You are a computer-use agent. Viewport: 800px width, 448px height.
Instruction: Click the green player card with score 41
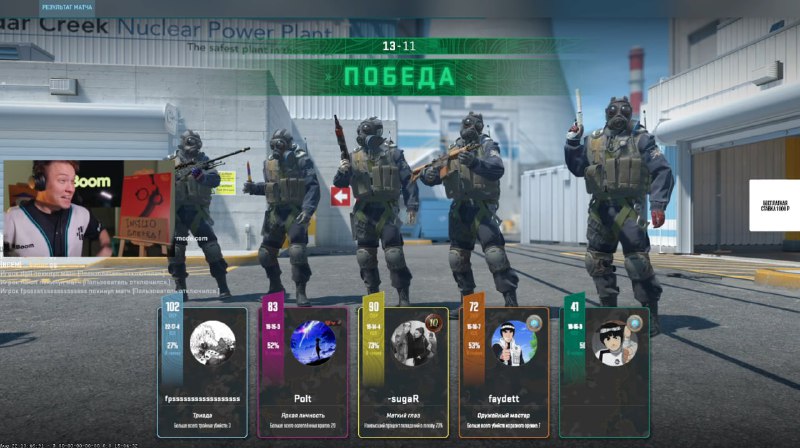(604, 371)
